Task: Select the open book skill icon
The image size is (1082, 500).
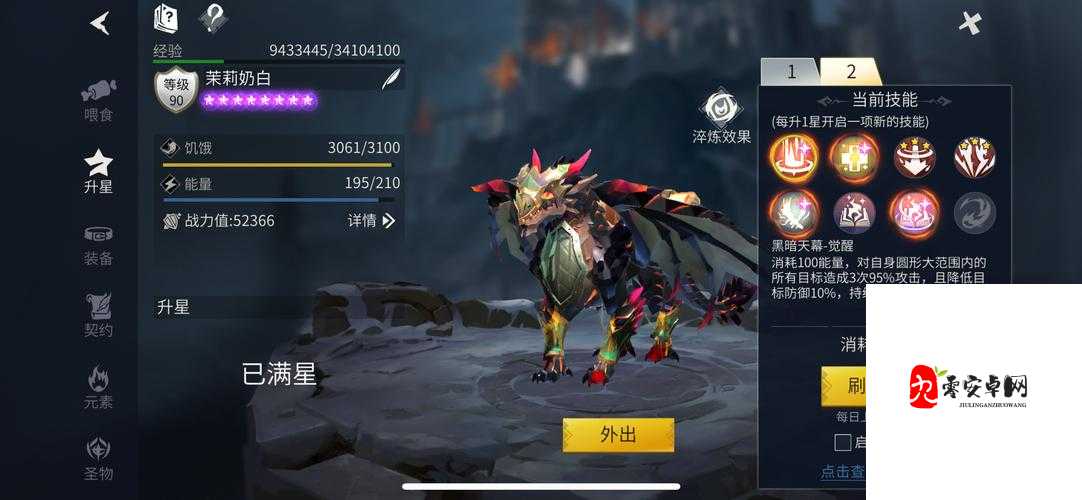Action: (x=854, y=212)
